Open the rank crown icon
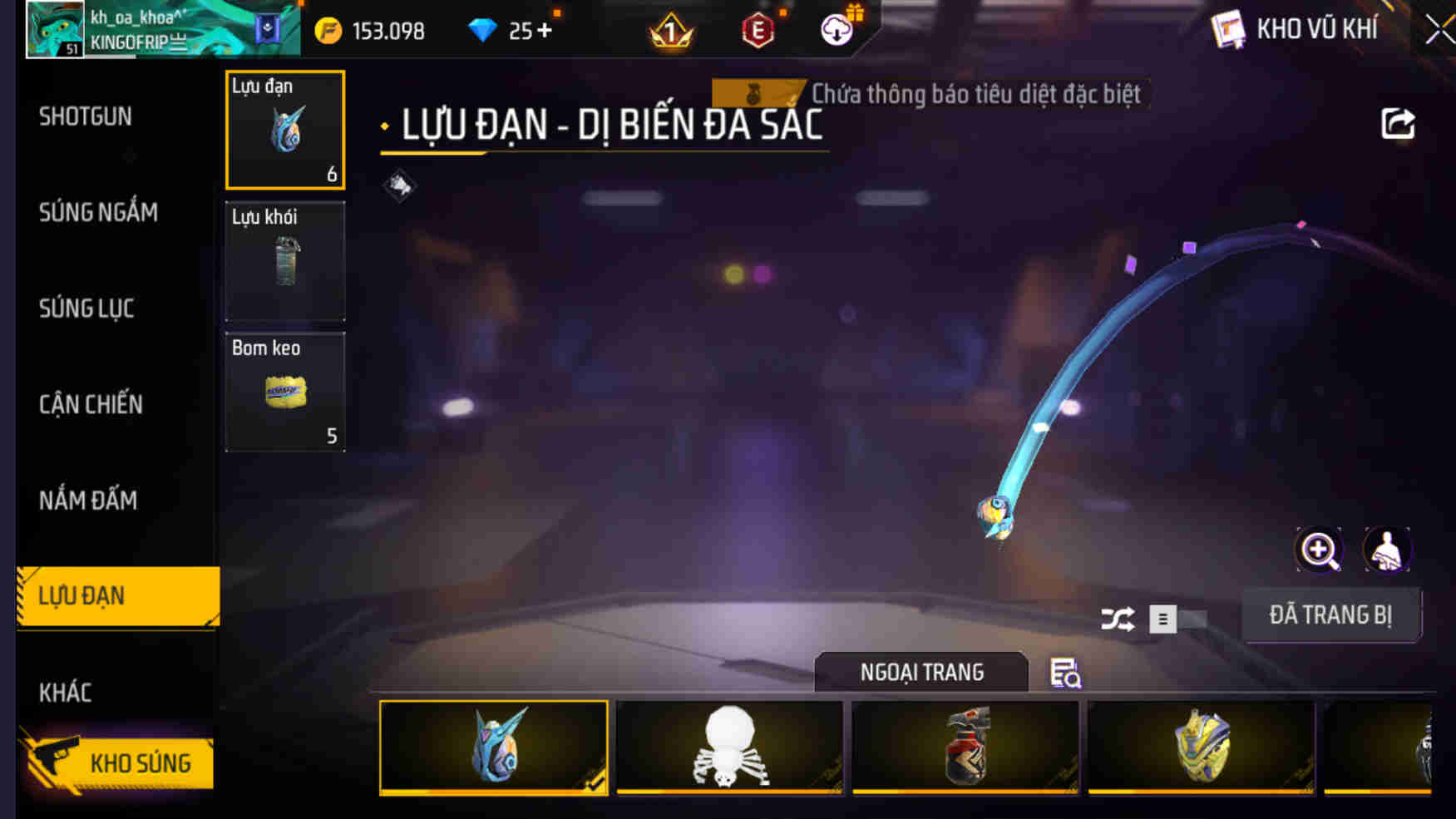Screen dimensions: 1456x819 tap(670, 32)
